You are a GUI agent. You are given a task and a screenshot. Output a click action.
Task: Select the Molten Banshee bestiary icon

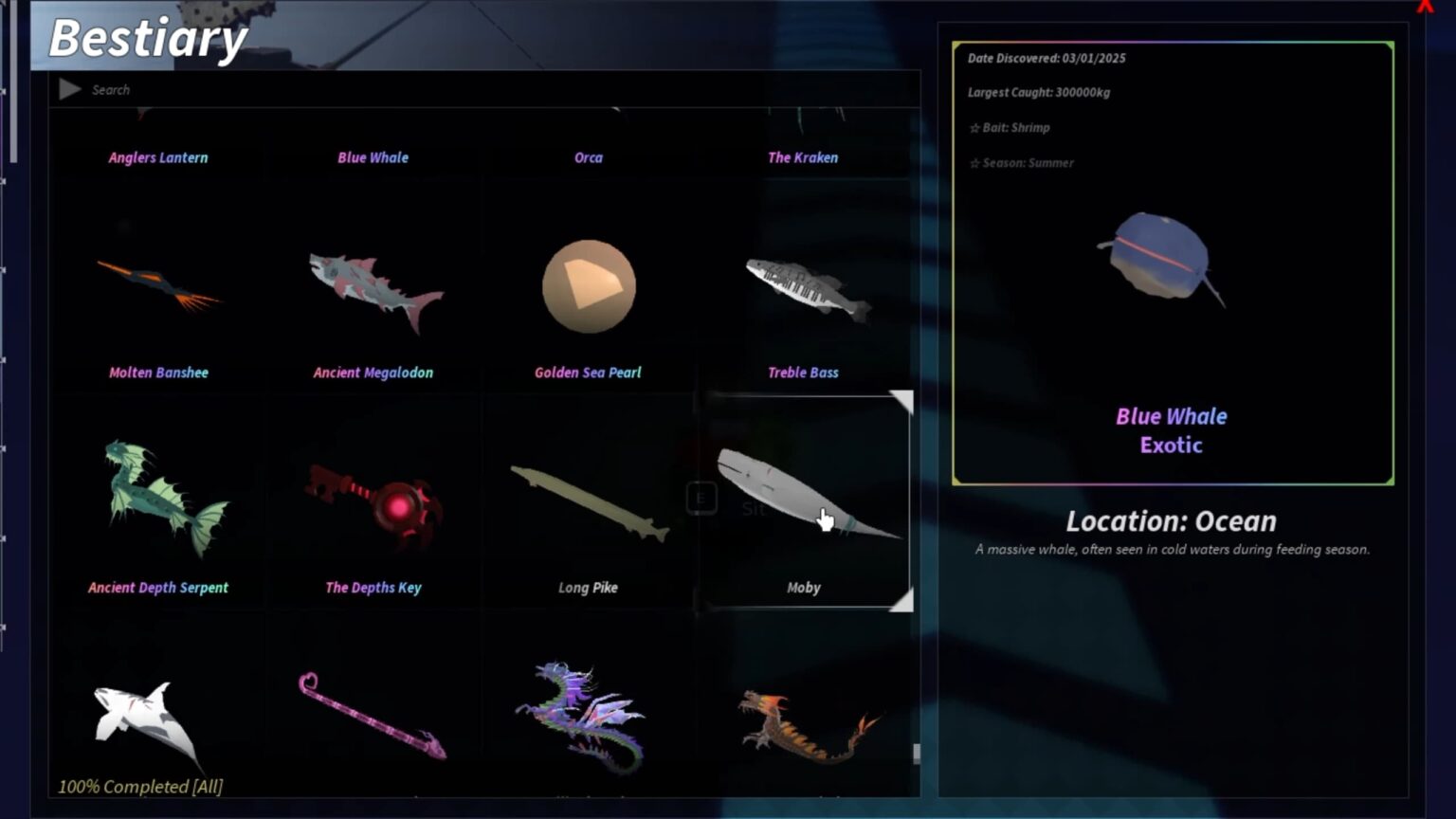pos(158,284)
